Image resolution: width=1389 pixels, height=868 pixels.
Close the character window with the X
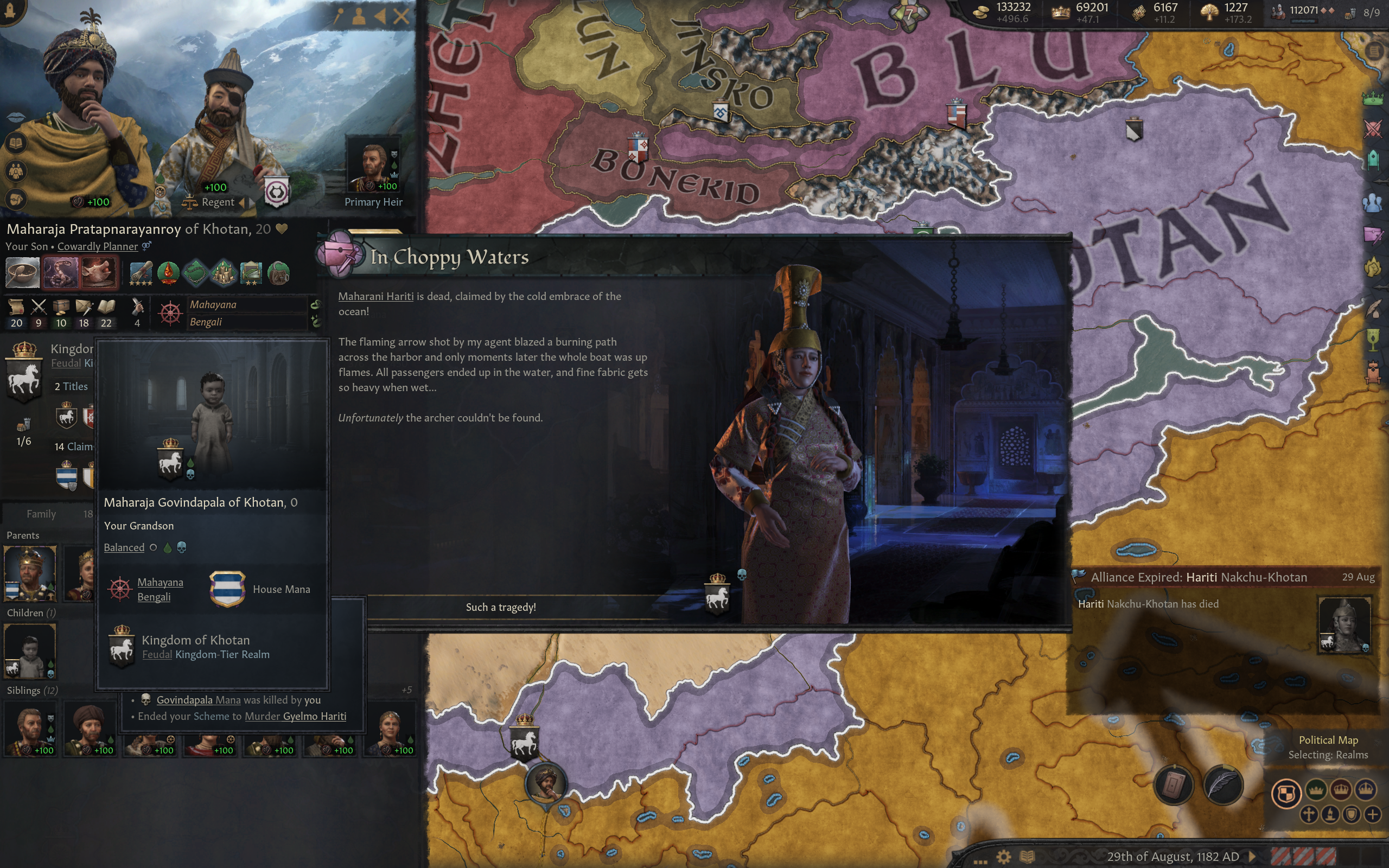pos(402,16)
